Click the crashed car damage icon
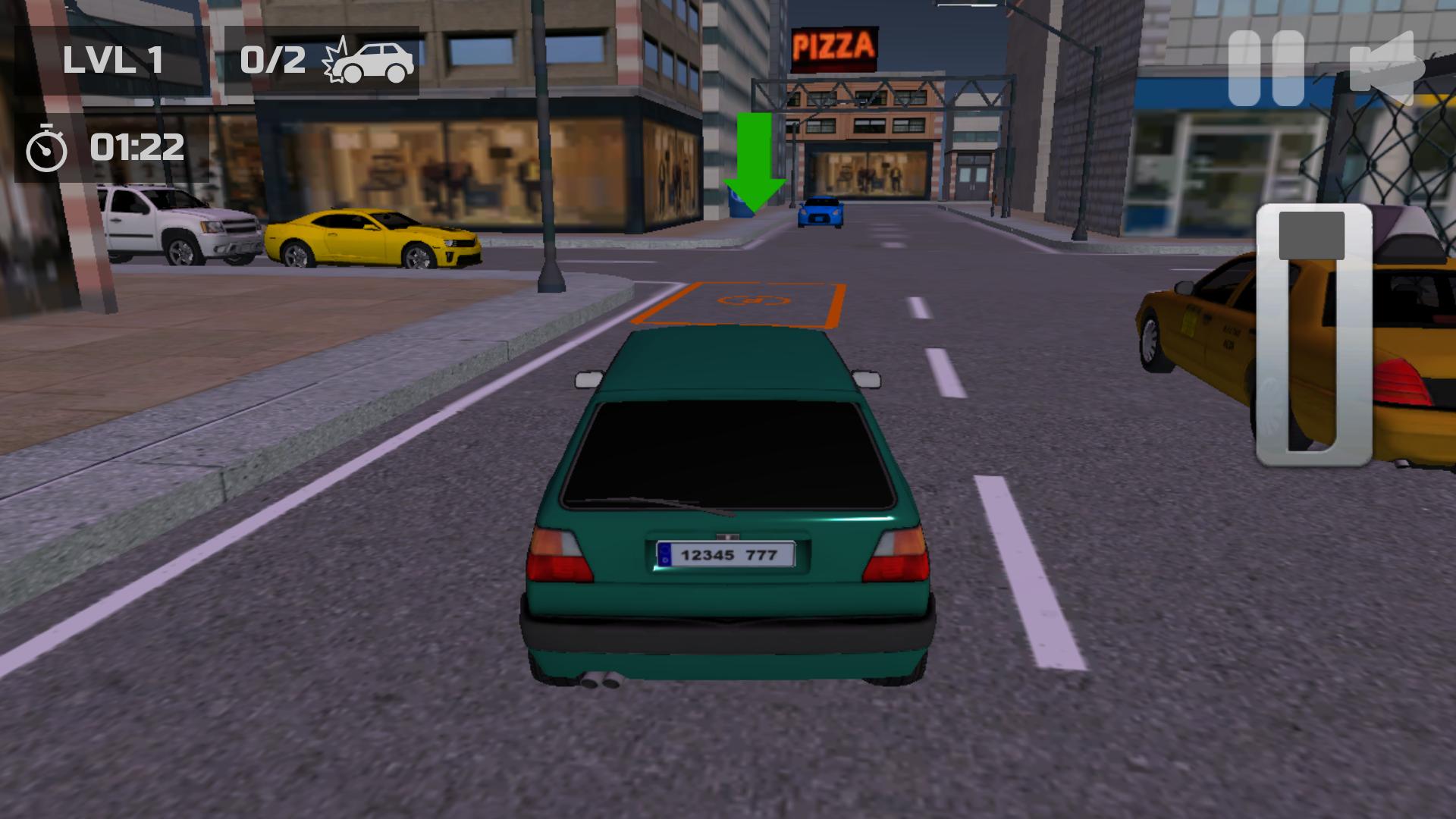Image resolution: width=1456 pixels, height=819 pixels. coord(372,61)
